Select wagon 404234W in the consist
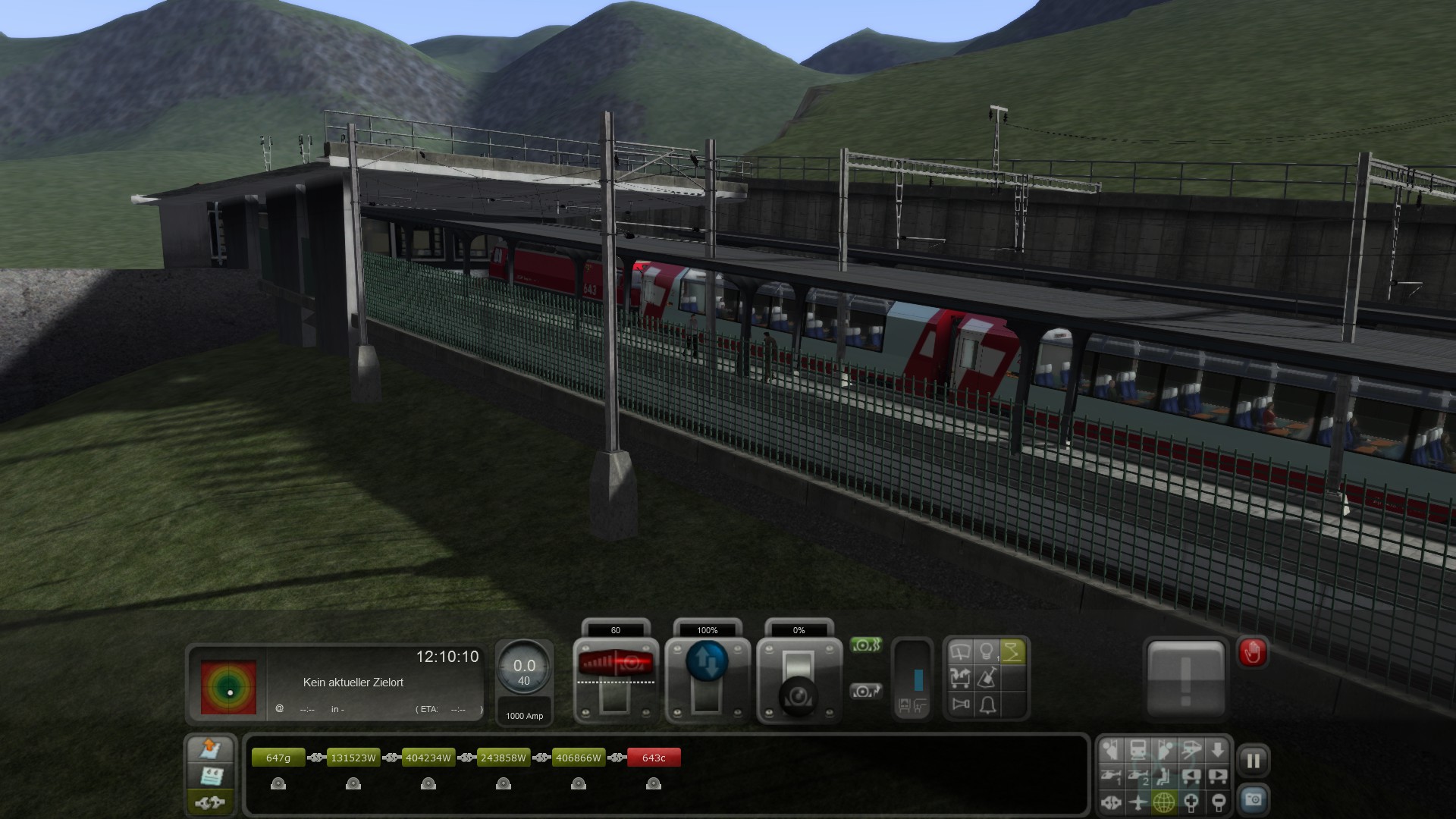1456x819 pixels. click(x=428, y=758)
